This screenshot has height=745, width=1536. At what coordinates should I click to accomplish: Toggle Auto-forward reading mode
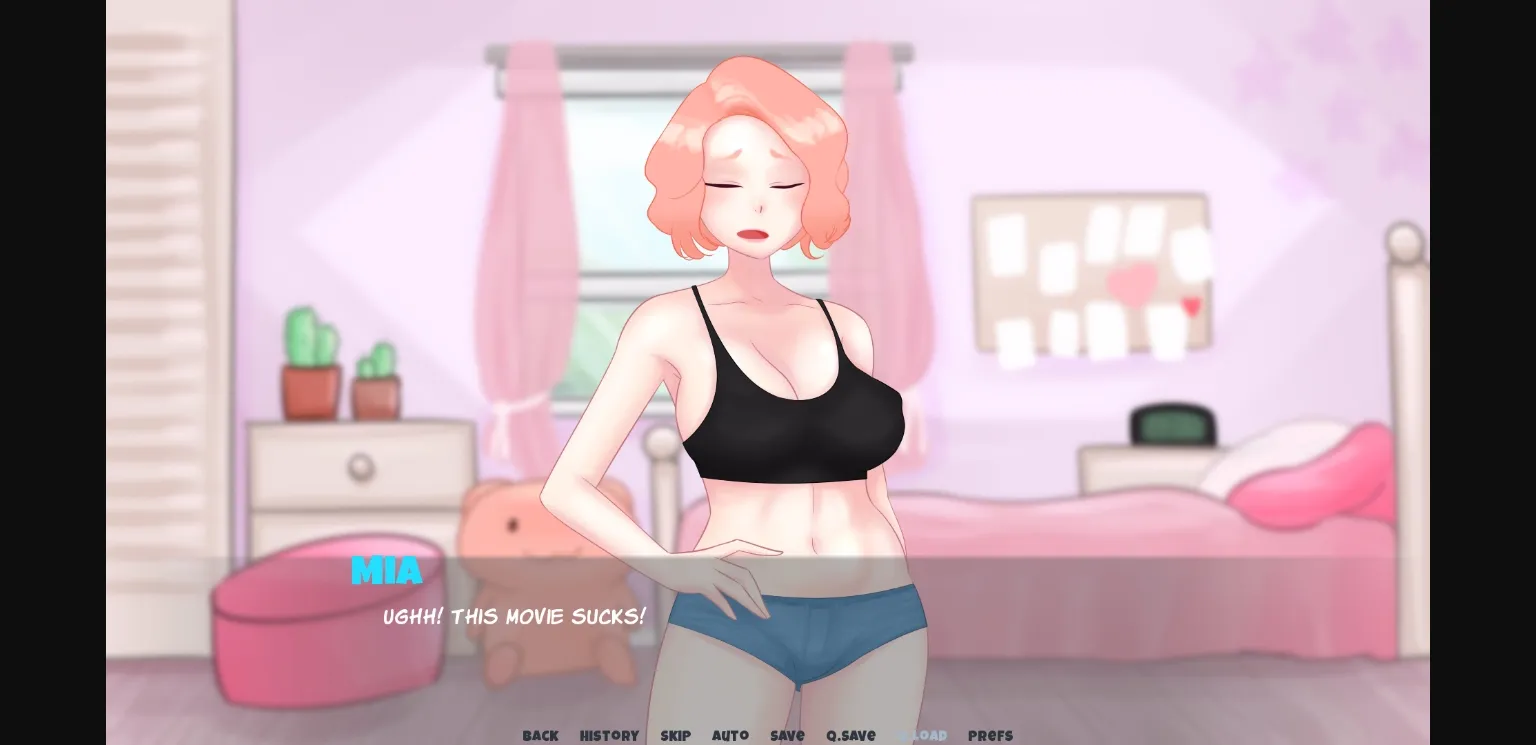click(730, 735)
